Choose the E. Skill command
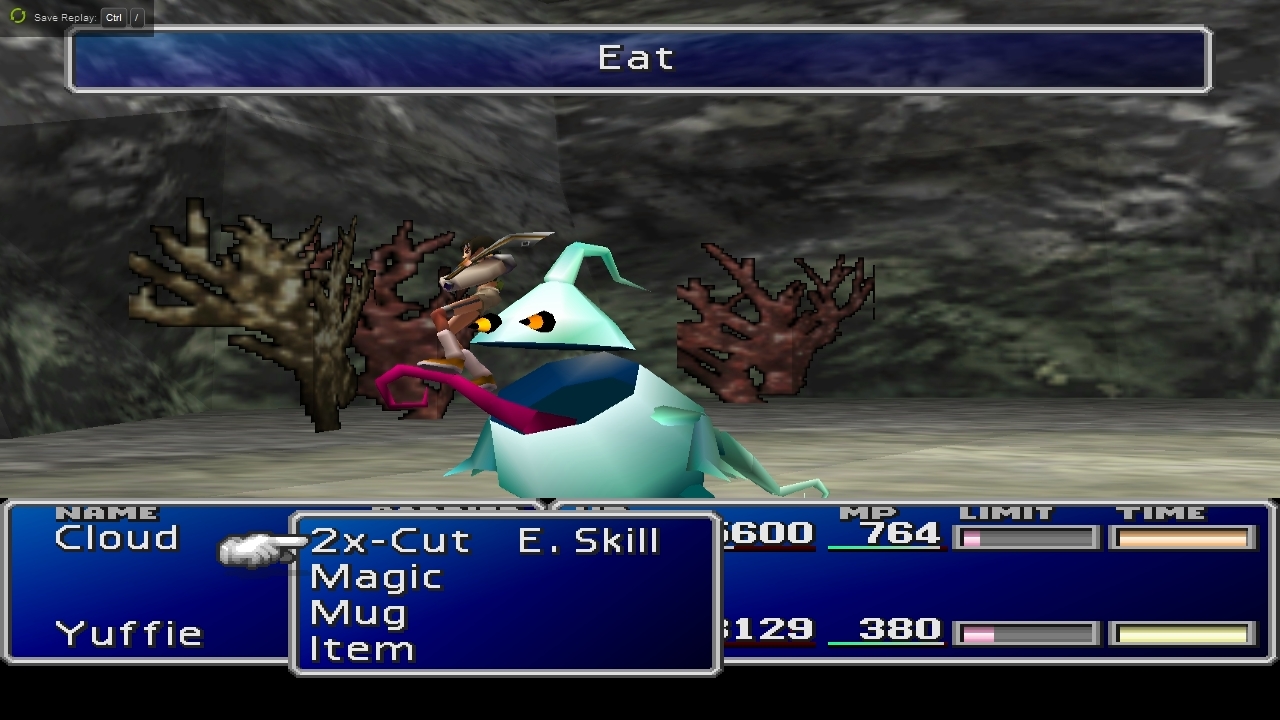Image resolution: width=1280 pixels, height=720 pixels. point(588,541)
